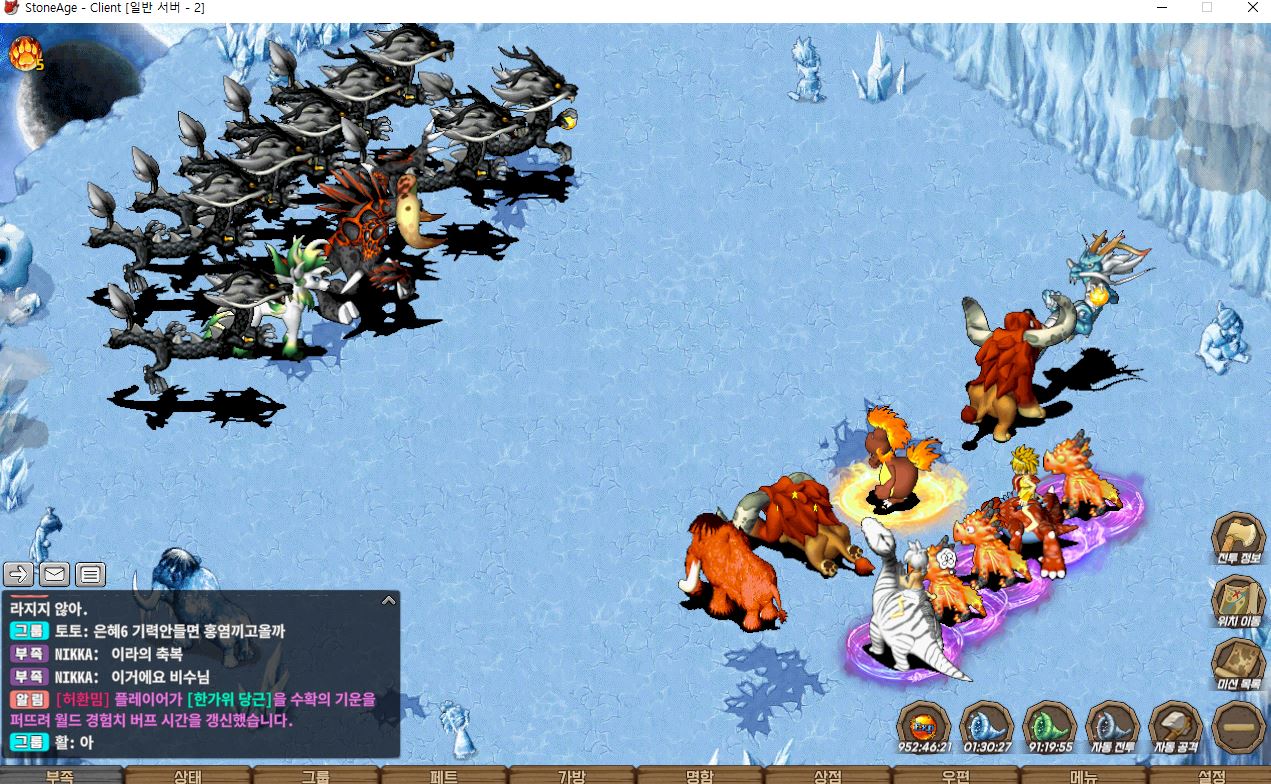This screenshot has width=1271, height=784.
Task: Click the arrow button above the chat box
Action: click(x=19, y=574)
